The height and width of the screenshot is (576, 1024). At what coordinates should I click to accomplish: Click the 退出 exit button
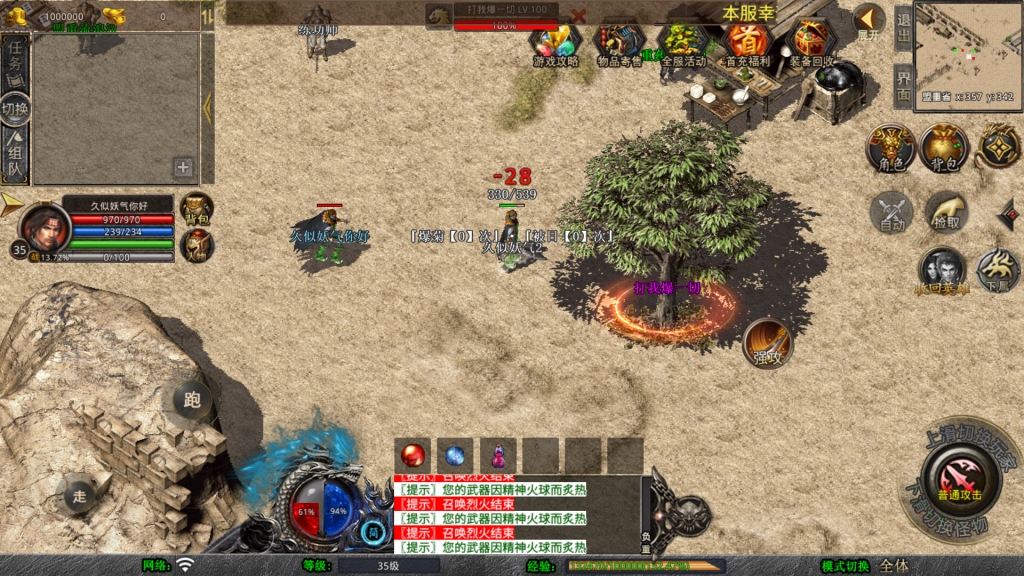(903, 28)
